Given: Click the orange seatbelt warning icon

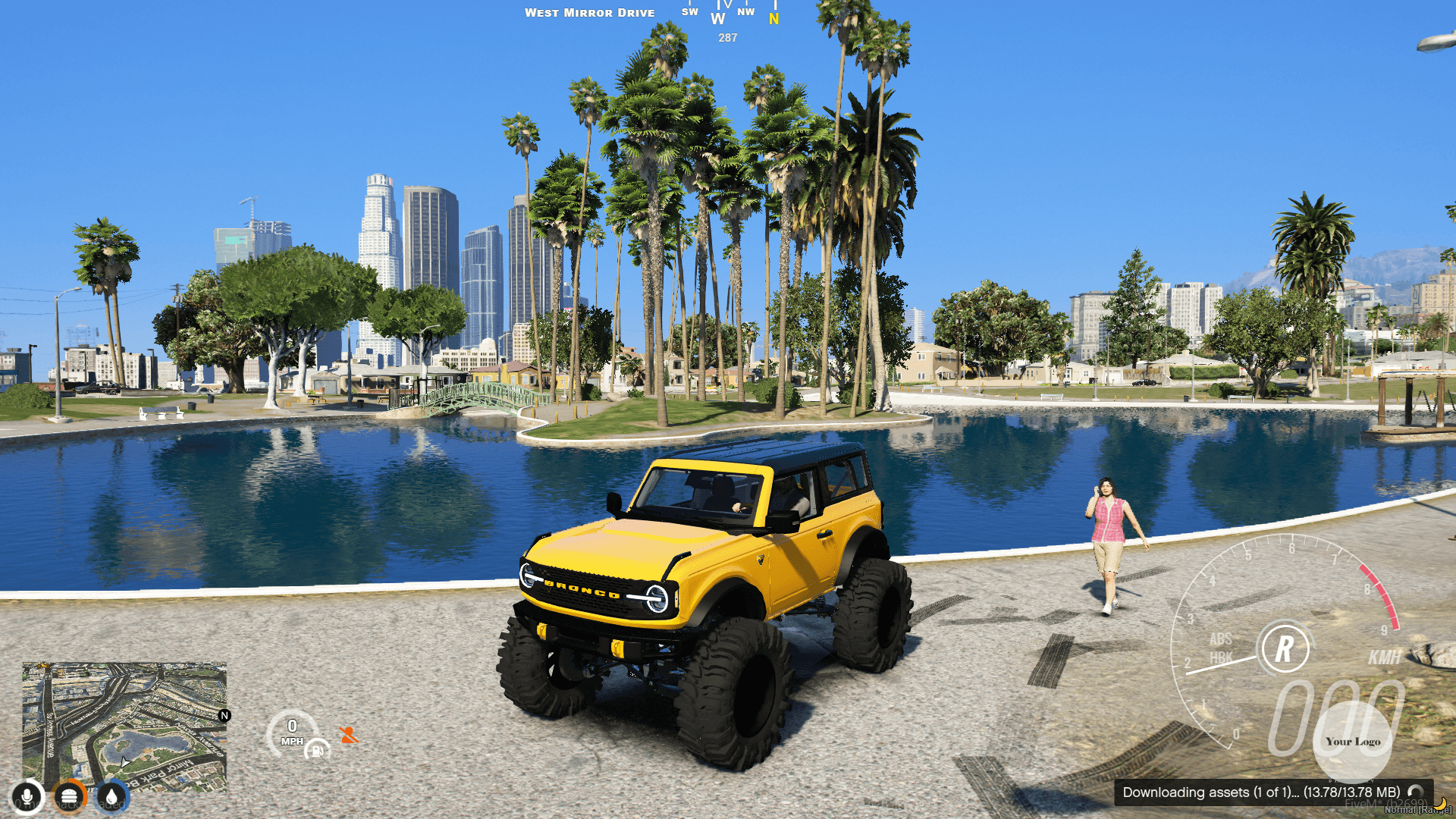Looking at the screenshot, I should pos(349,734).
